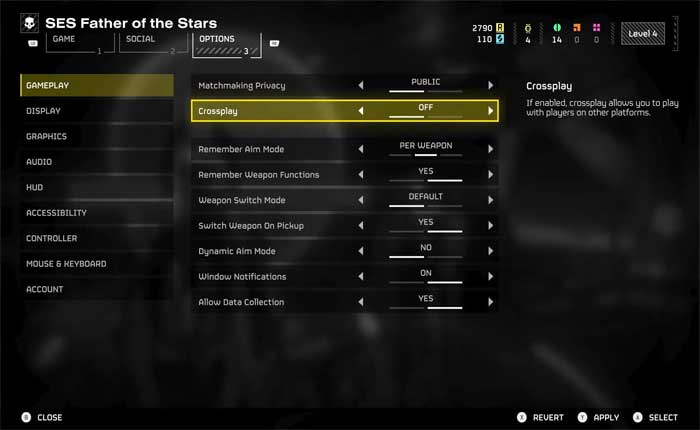Show the HUD settings category
Screen dimensions: 700x430
point(35,187)
